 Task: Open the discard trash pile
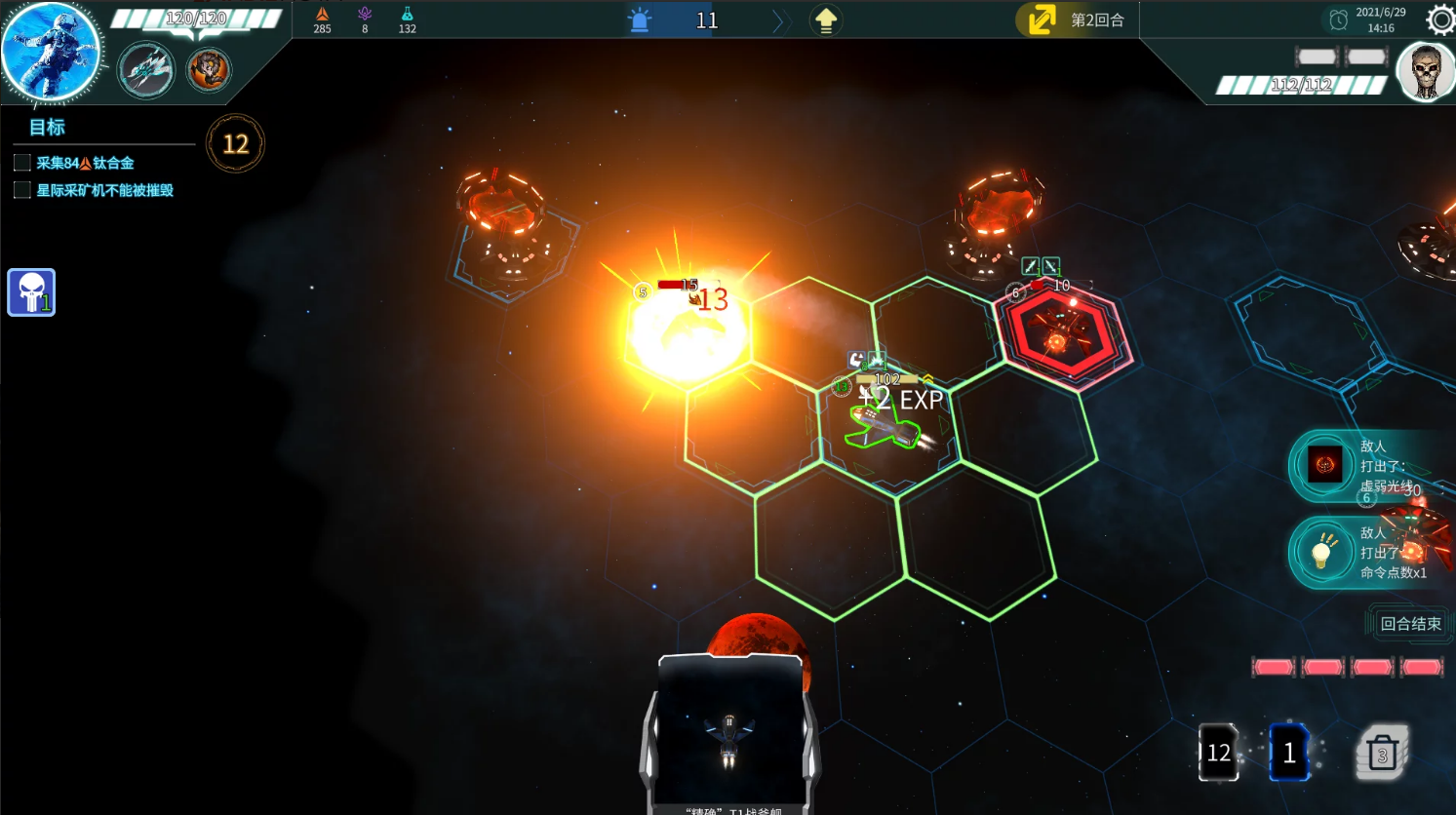coord(1382,753)
